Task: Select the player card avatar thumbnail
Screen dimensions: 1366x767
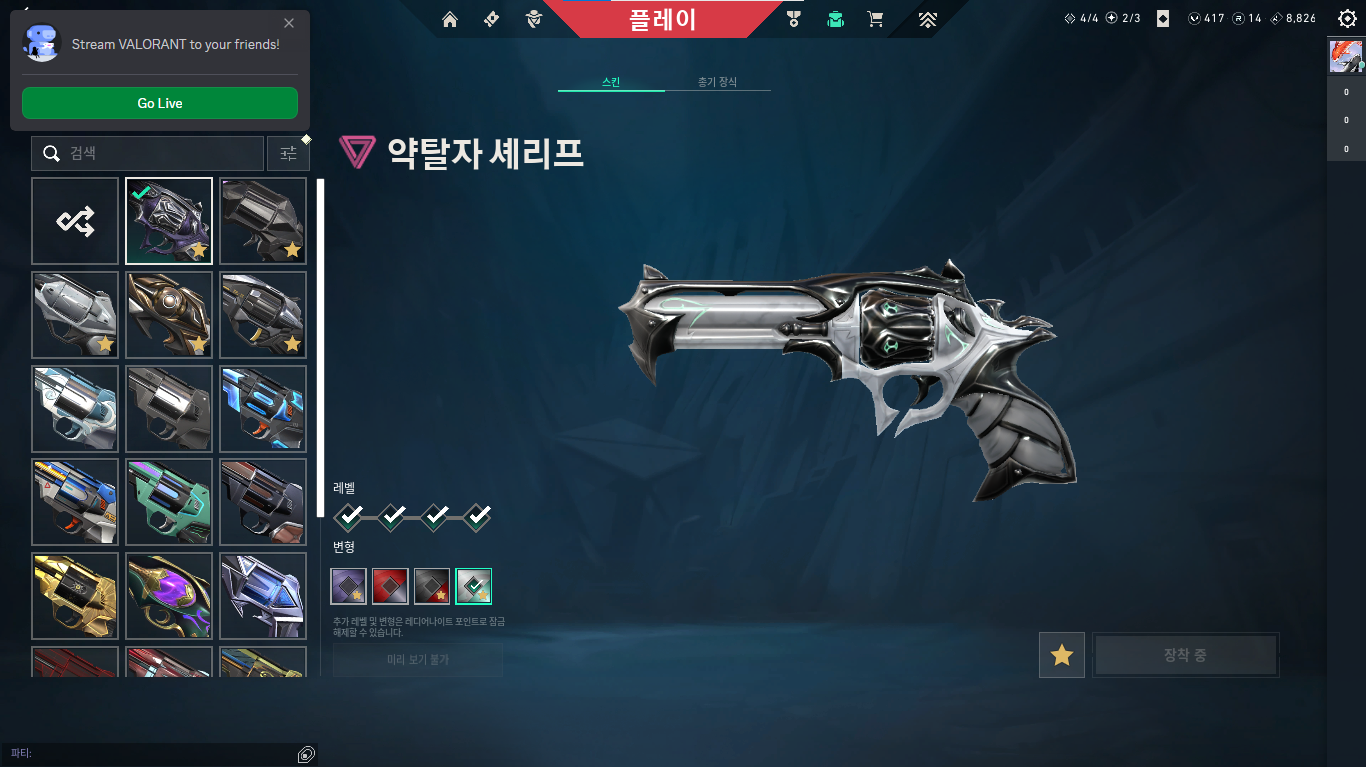Action: point(1346,57)
